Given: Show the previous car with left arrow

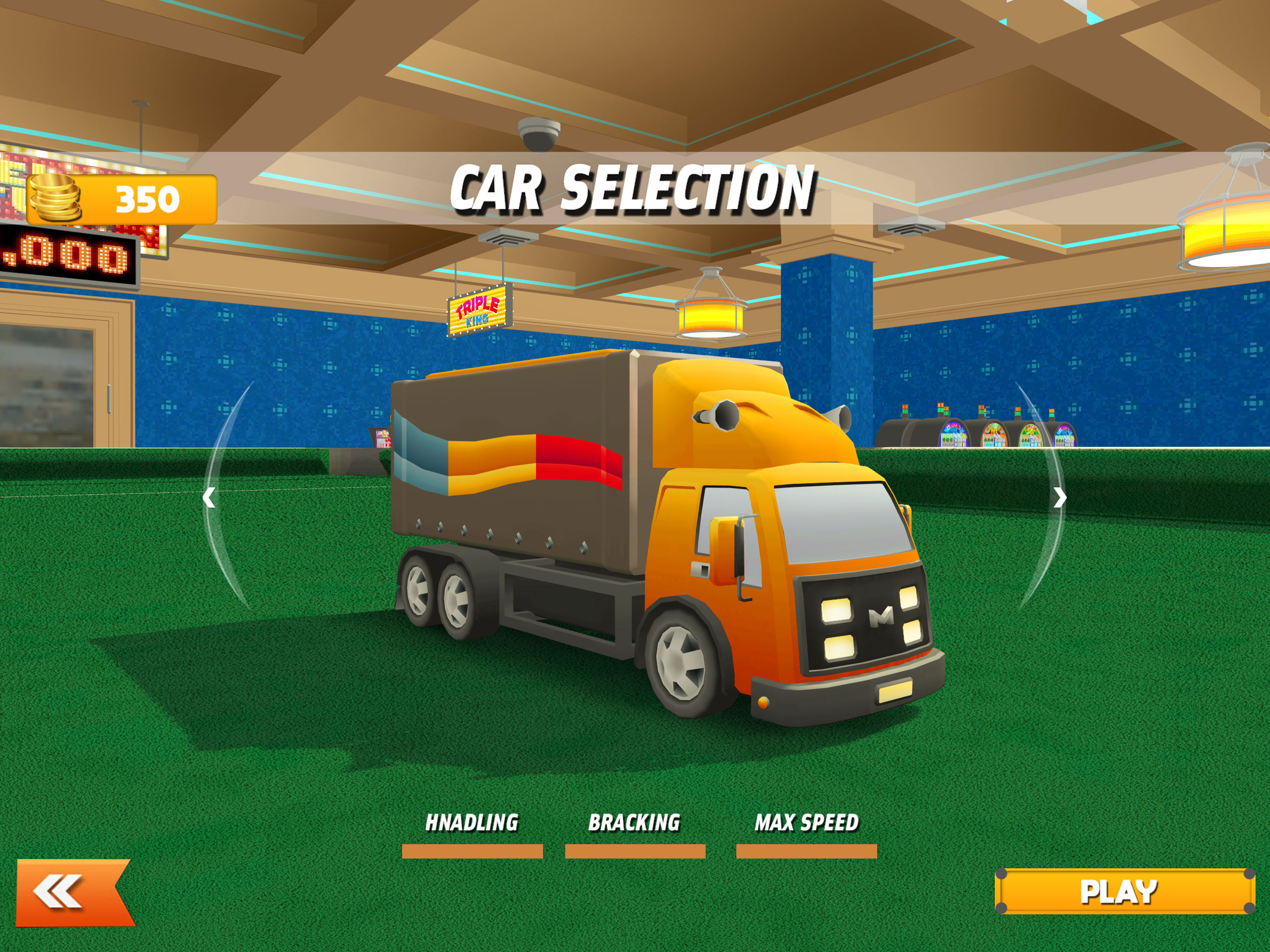Looking at the screenshot, I should (210, 497).
